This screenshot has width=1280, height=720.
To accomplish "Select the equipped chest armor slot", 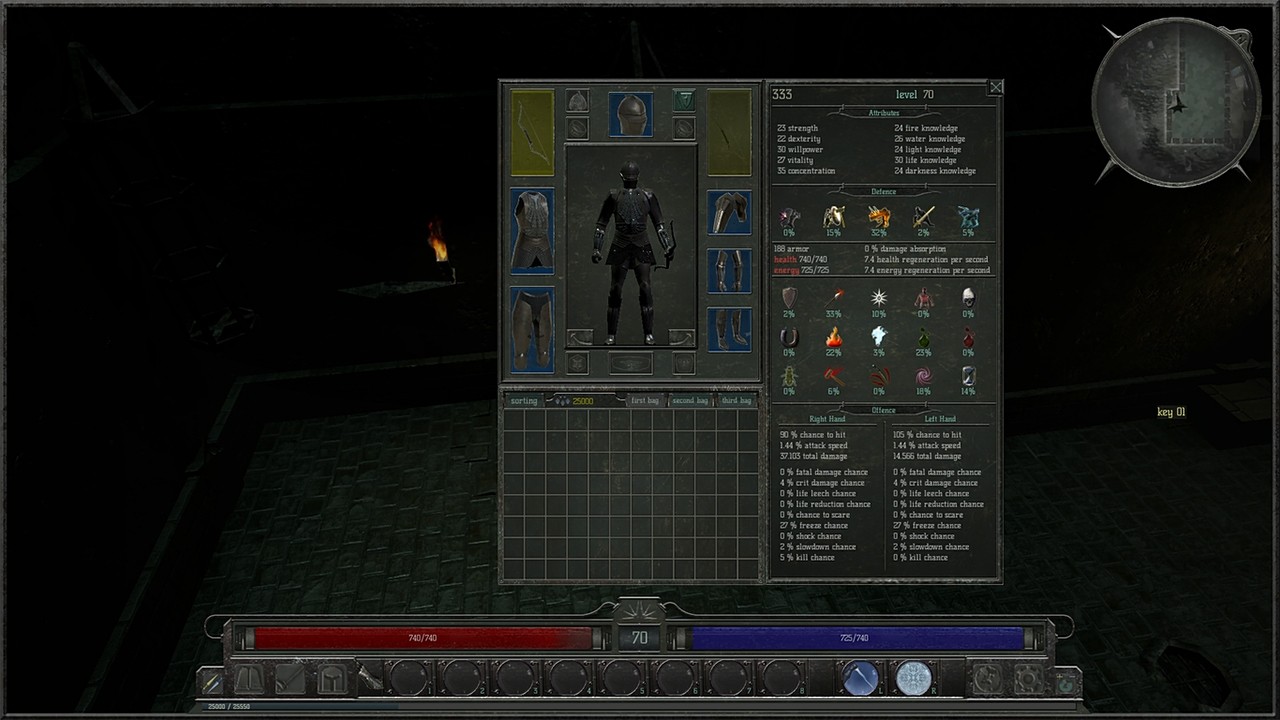I will 532,230.
